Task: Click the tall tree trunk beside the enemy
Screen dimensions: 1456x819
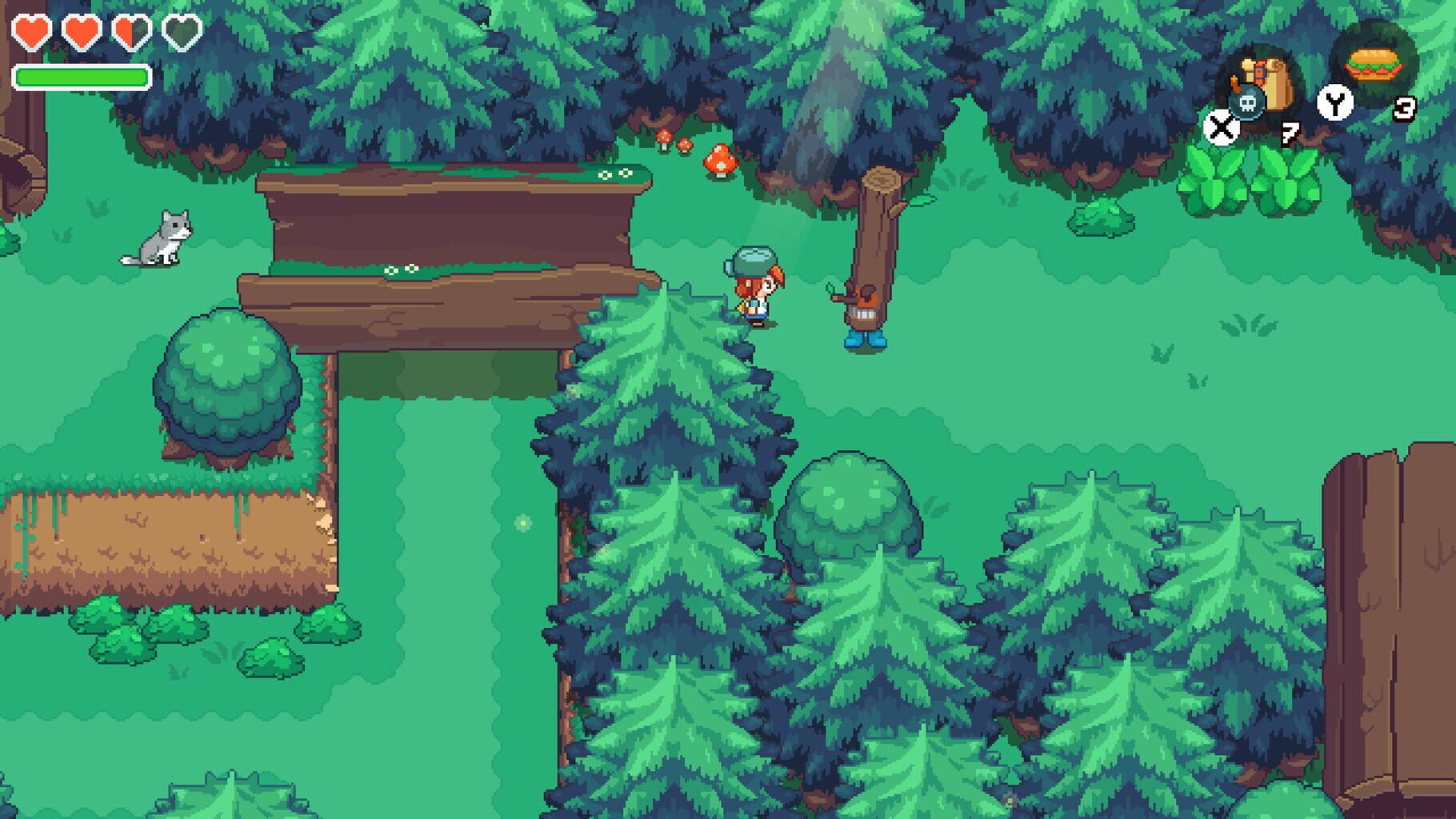Action: tap(876, 224)
